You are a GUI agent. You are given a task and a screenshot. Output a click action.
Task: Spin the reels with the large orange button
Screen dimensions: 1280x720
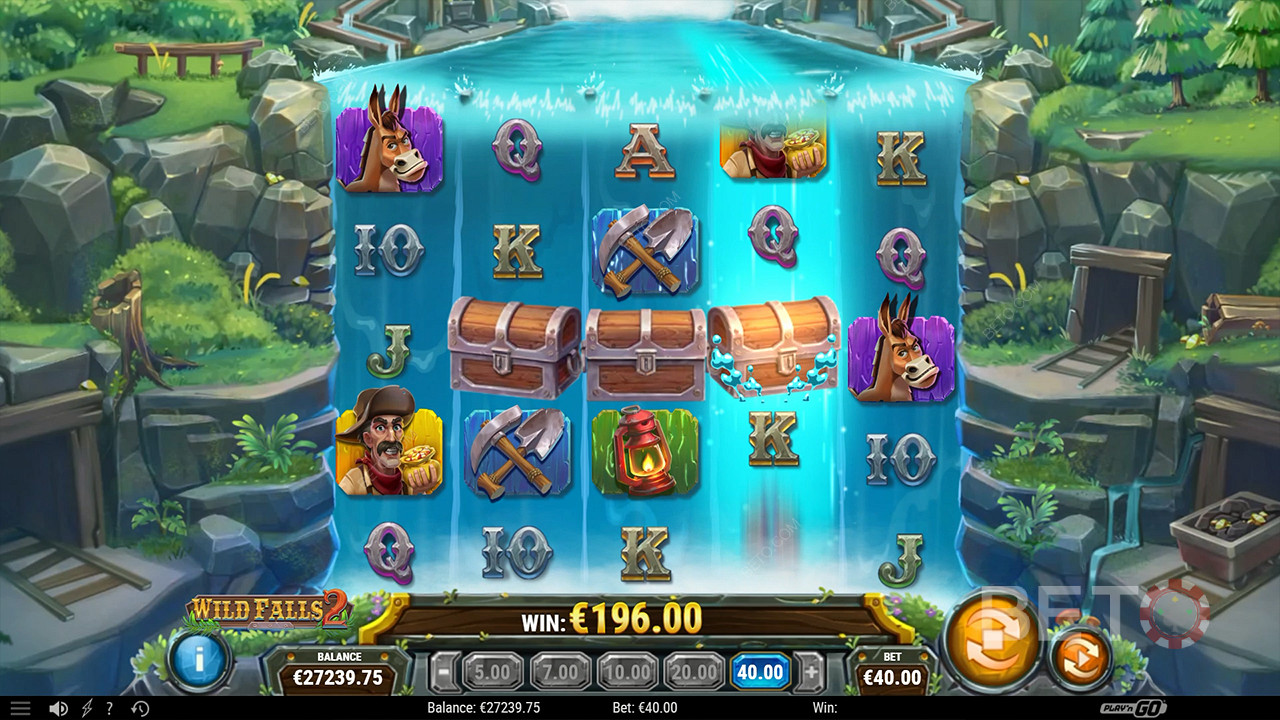click(x=991, y=640)
